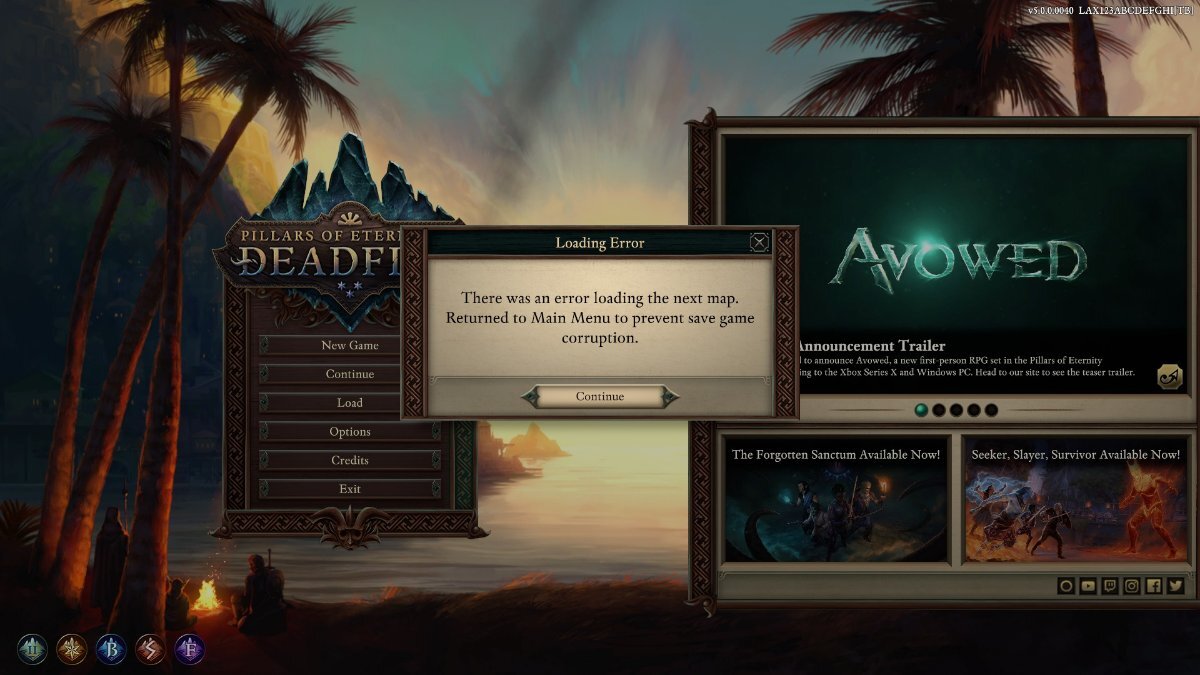Visit the Instagram page link

(1132, 586)
